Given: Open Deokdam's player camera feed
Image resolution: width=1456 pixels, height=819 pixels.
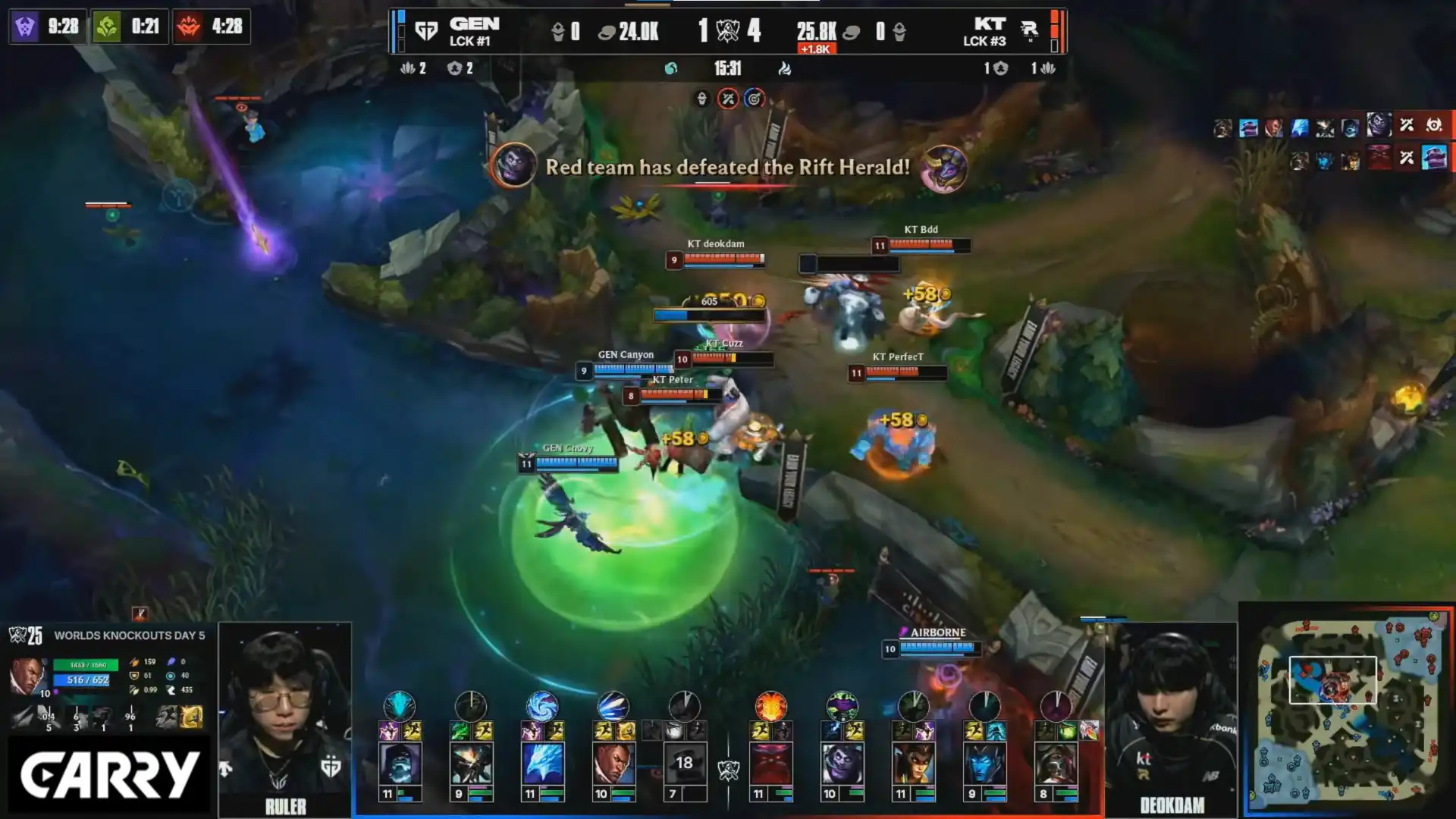Looking at the screenshot, I should pos(1172,713).
